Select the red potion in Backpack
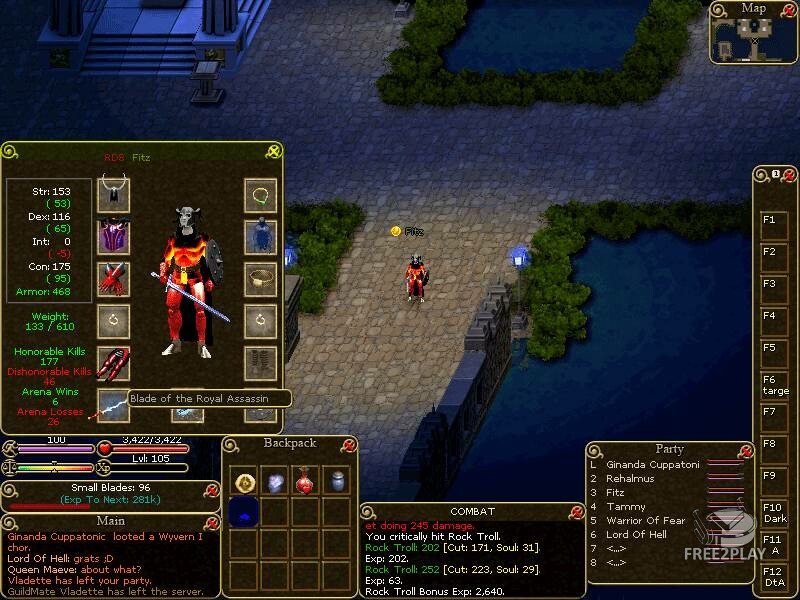 [307, 481]
